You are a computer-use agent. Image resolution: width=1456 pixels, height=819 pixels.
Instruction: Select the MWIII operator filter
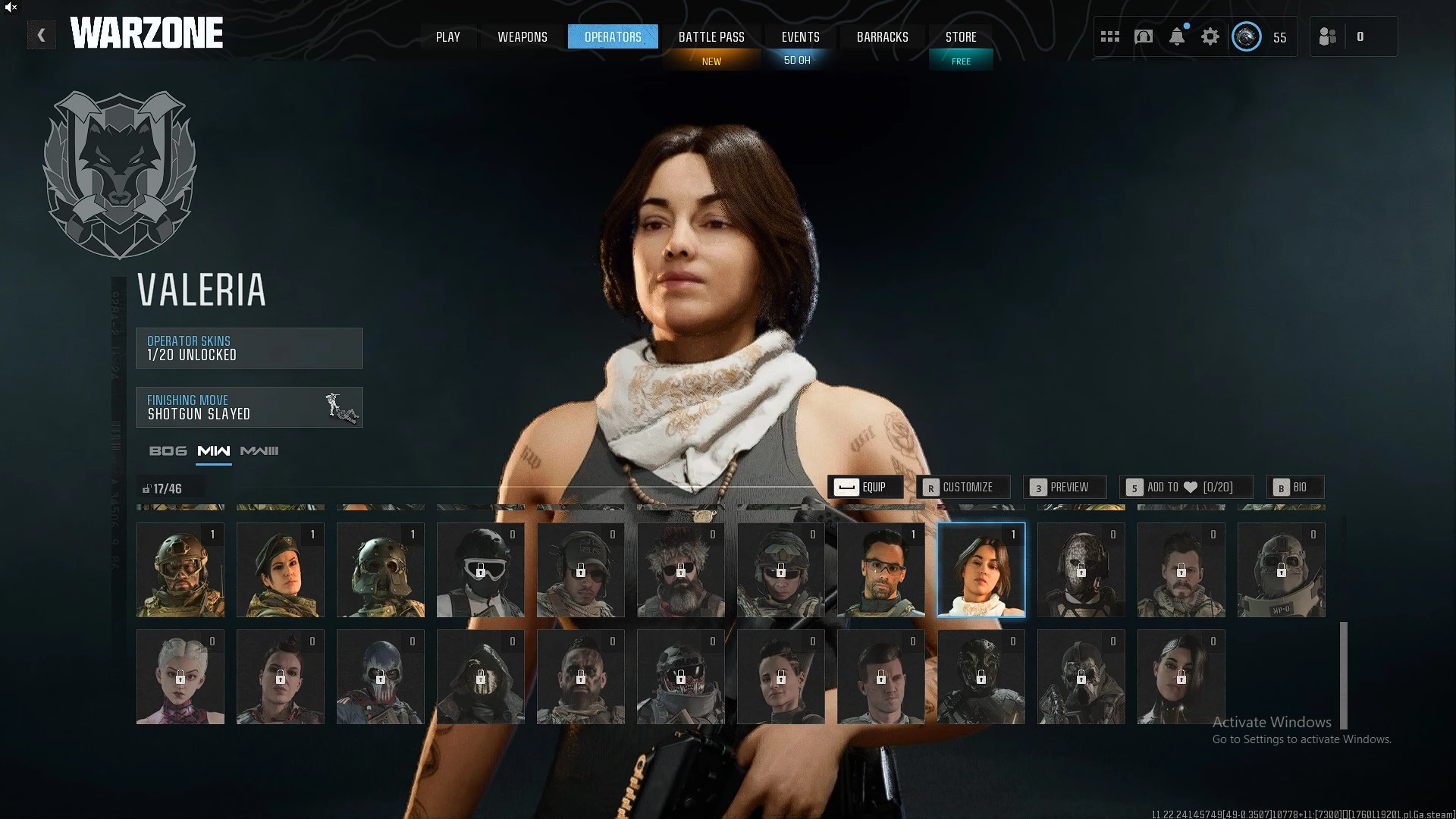point(259,451)
